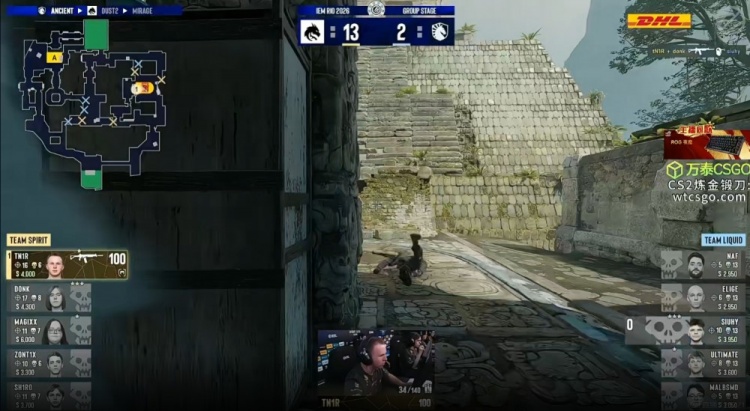
Task: Select SH1RO's player row
Action: 50,394
